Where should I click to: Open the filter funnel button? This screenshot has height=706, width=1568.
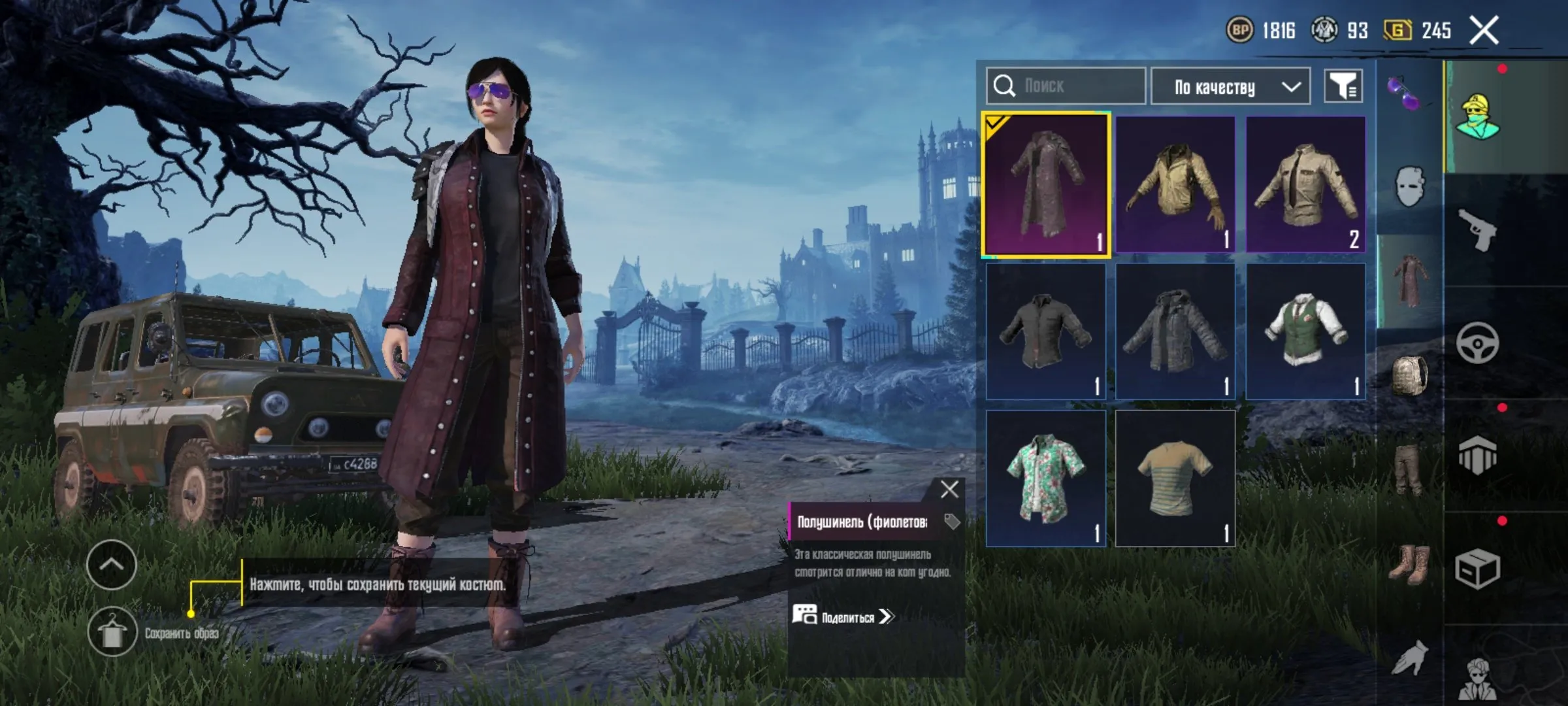coord(1343,86)
